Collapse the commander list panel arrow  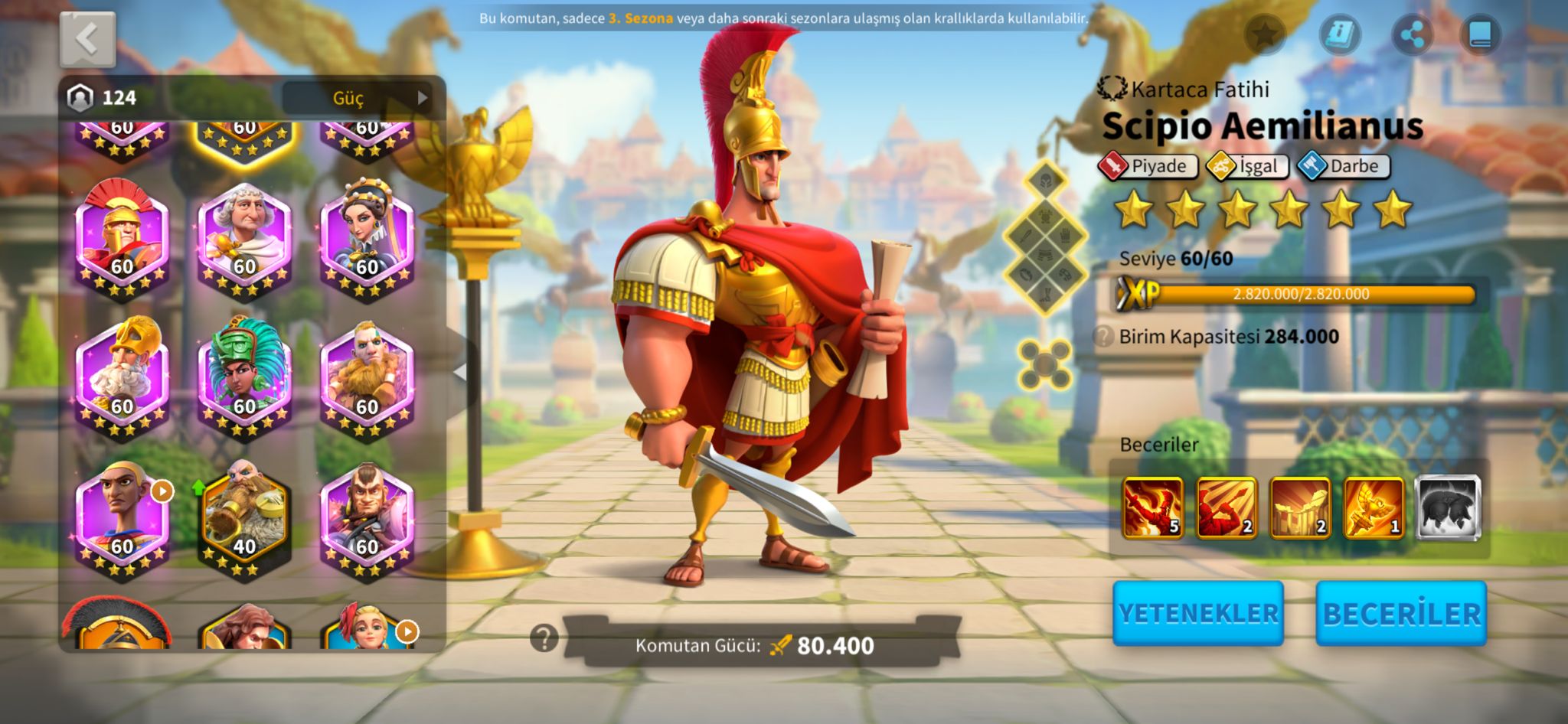(460, 373)
